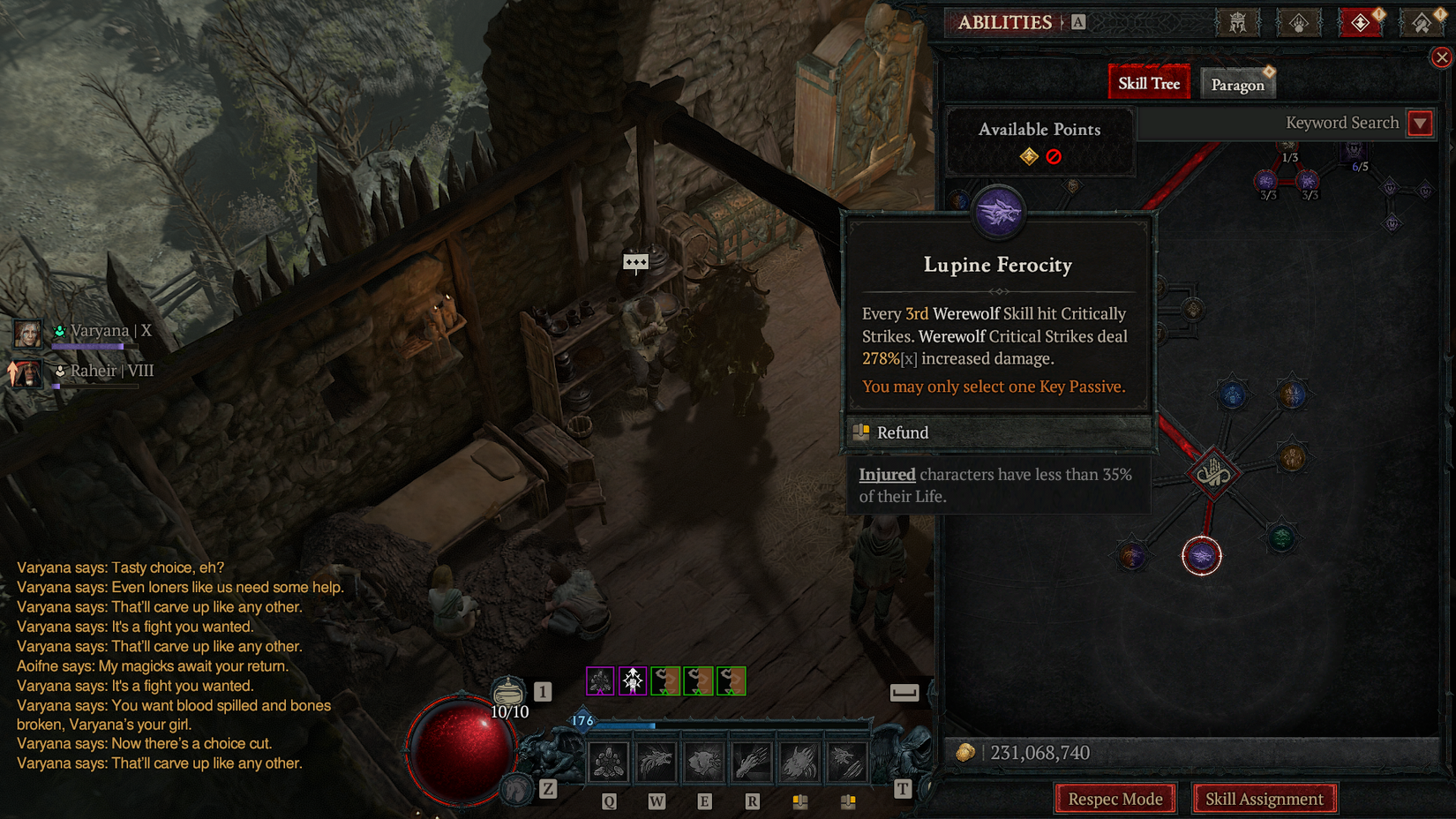Open Skill Assignment
The width and height of the screenshot is (1456, 819).
pyautogui.click(x=1265, y=798)
